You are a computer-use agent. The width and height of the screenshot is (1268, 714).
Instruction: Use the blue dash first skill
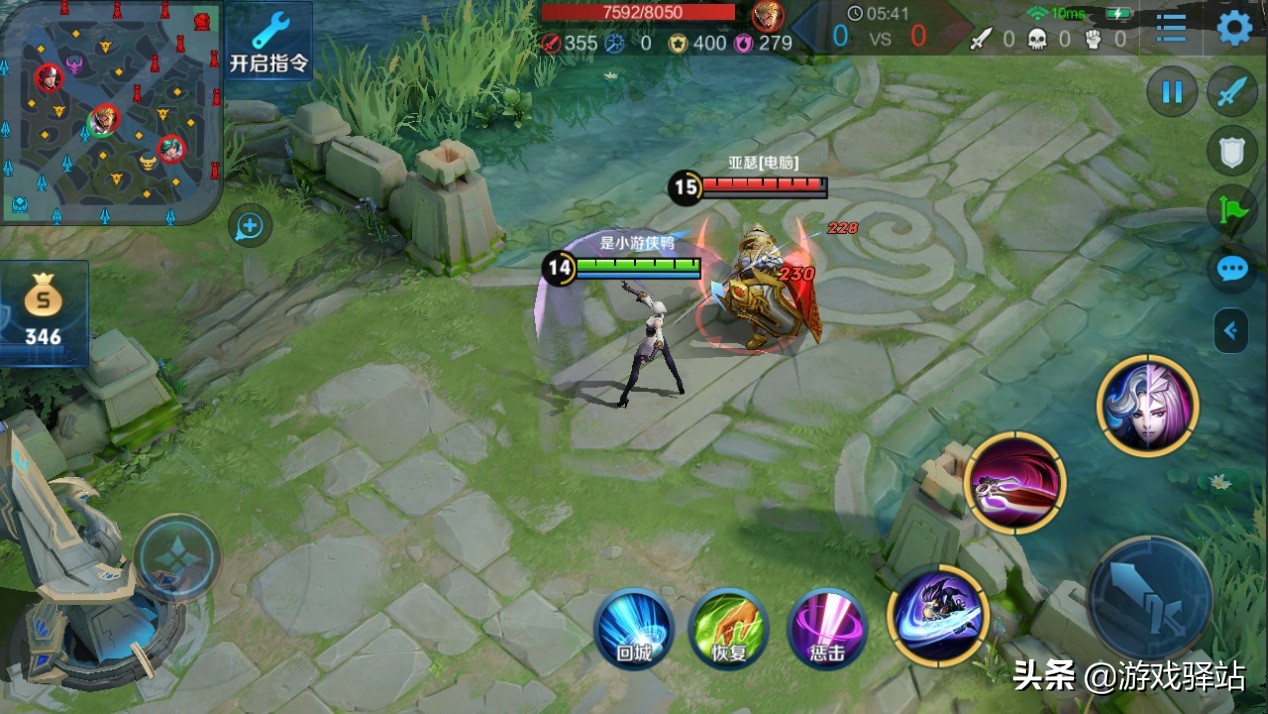click(x=937, y=614)
